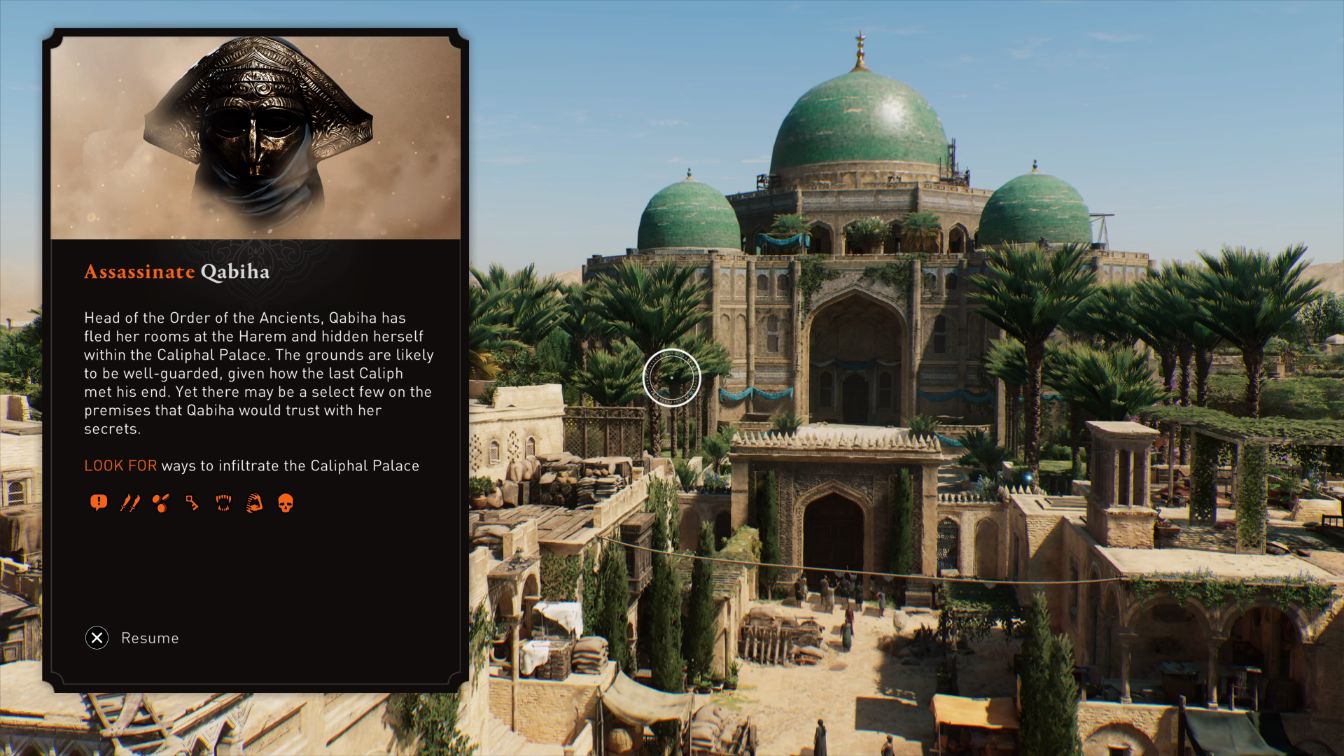The height and width of the screenshot is (756, 1344).
Task: Click the circled X prompt icon
Action: [97, 637]
